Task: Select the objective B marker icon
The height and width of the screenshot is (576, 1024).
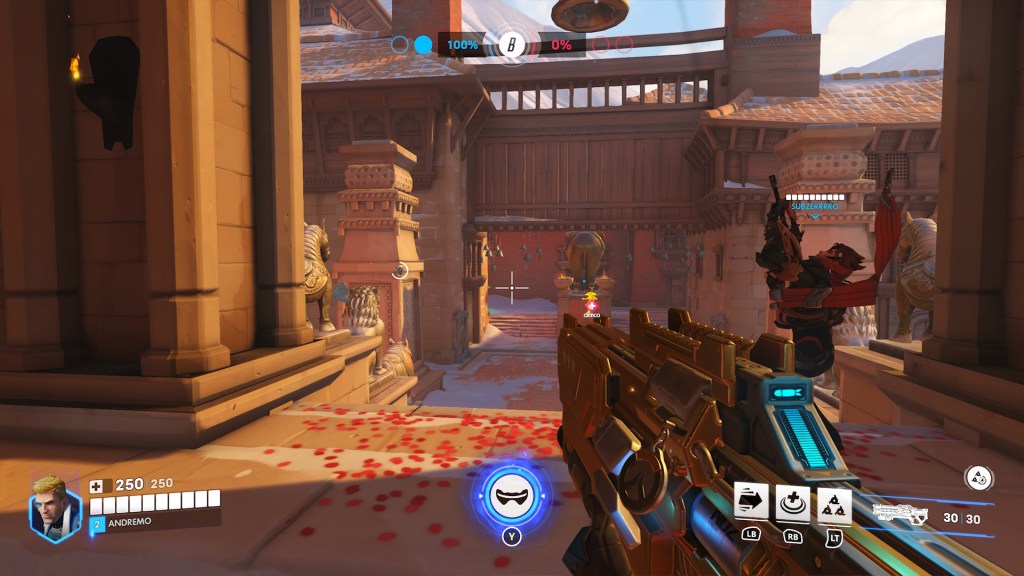Action: coord(512,45)
